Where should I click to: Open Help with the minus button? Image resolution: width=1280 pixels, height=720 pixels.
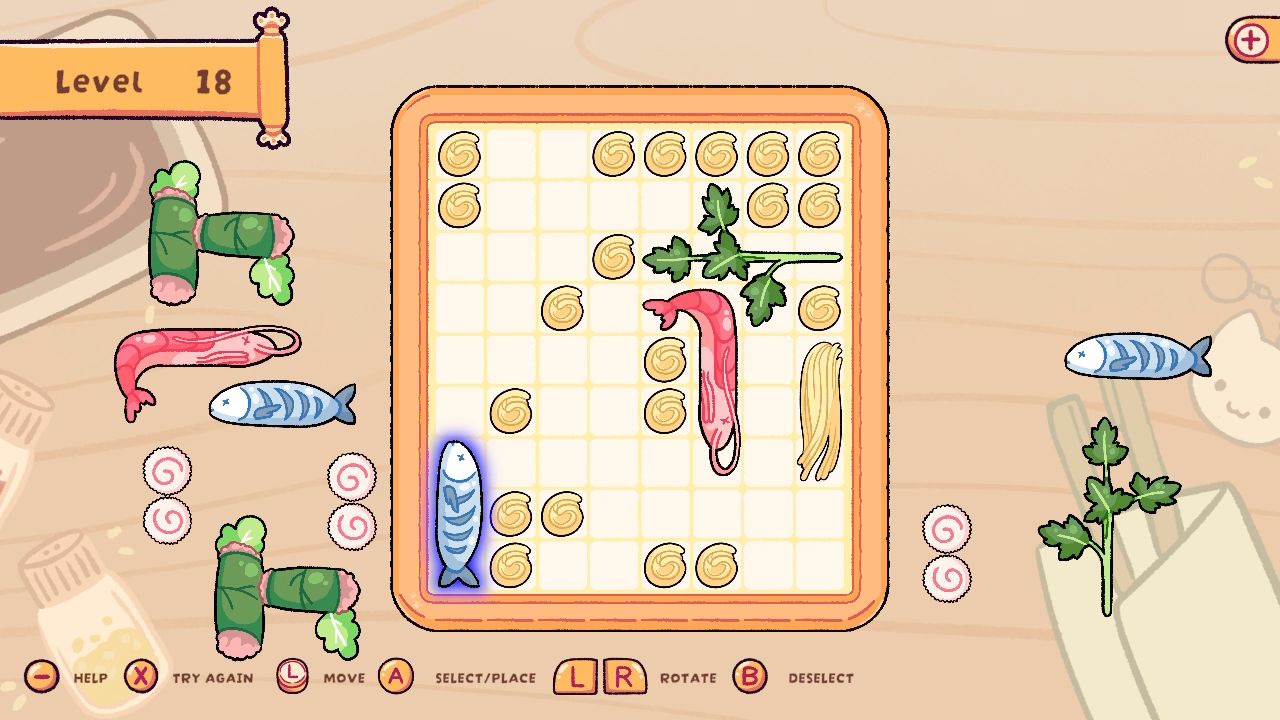40,677
